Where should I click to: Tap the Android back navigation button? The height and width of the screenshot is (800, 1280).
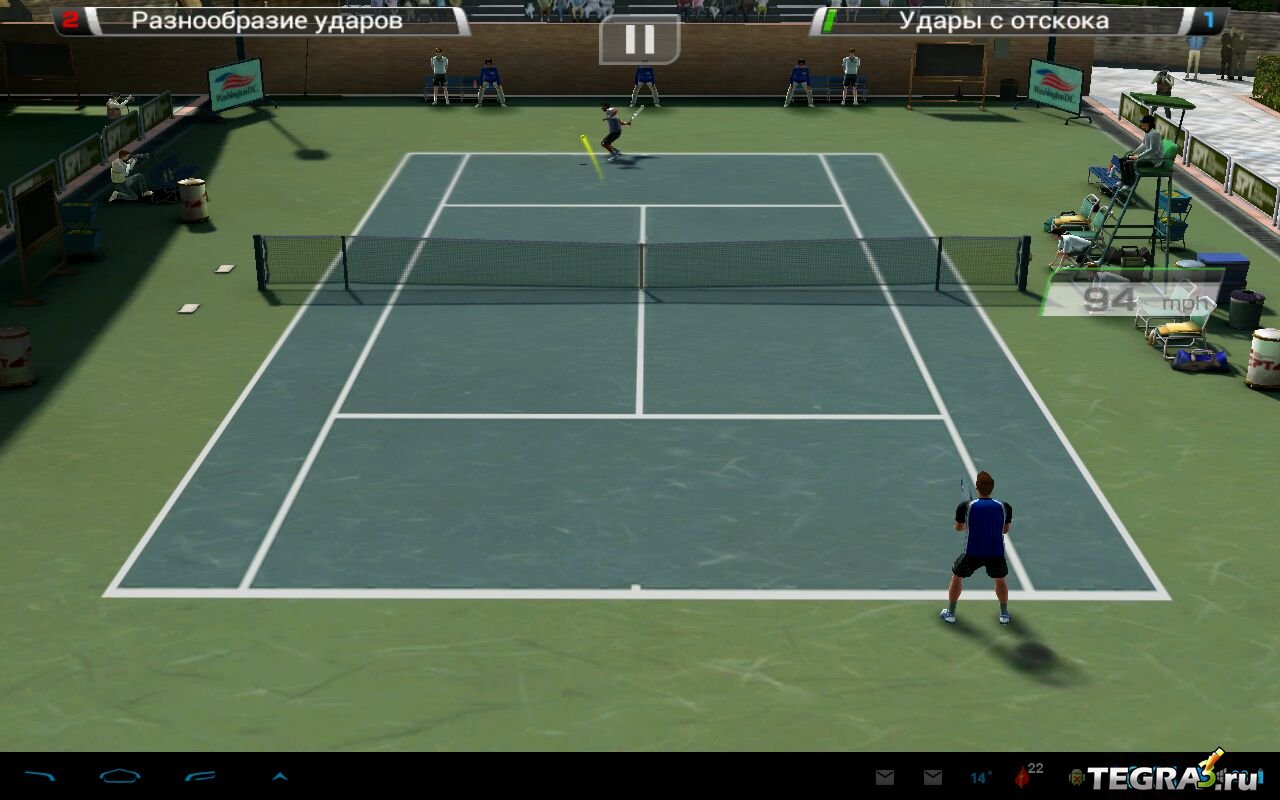(40, 776)
